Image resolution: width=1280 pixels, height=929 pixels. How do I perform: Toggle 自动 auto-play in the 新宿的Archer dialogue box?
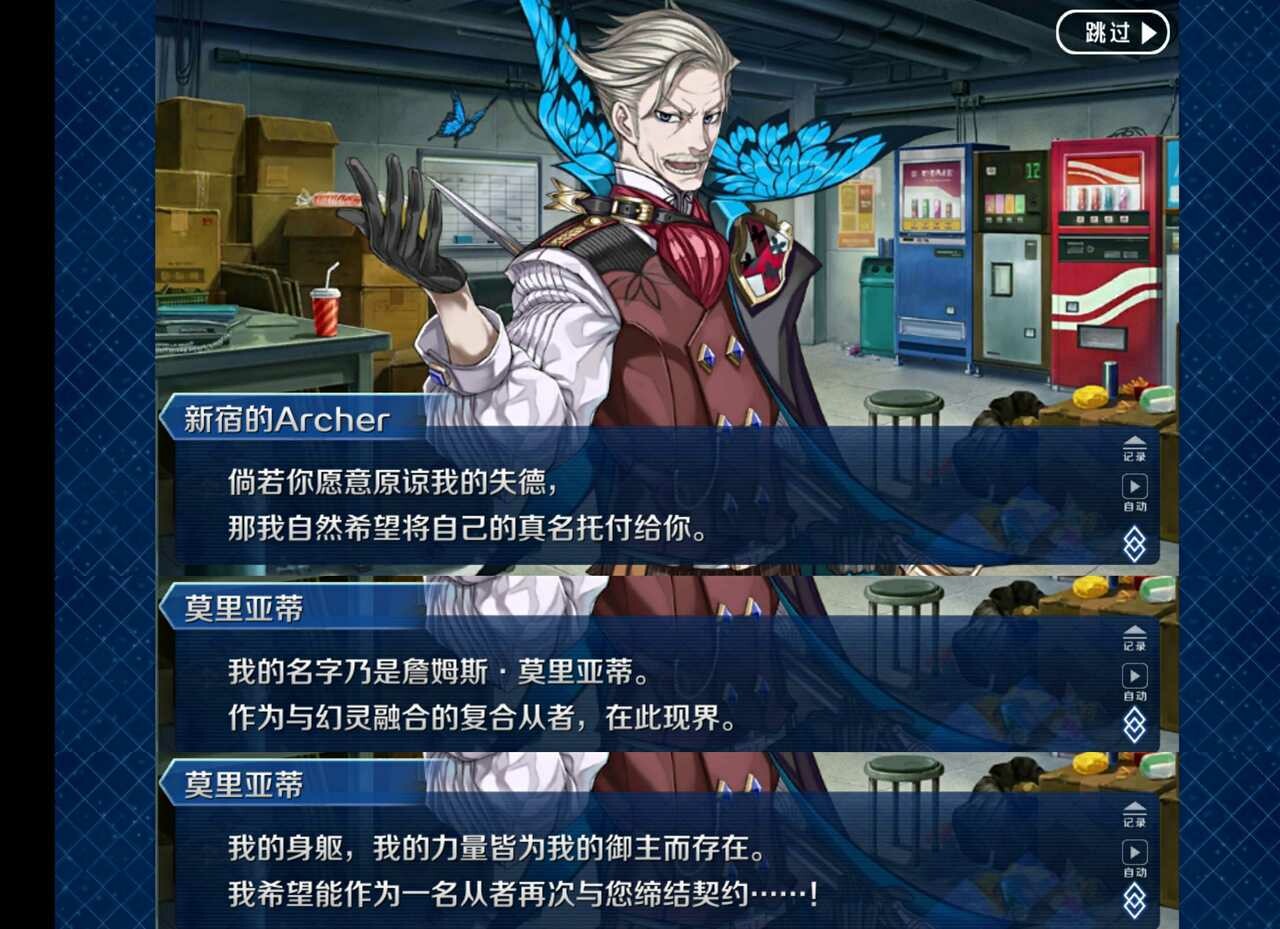coord(1134,490)
